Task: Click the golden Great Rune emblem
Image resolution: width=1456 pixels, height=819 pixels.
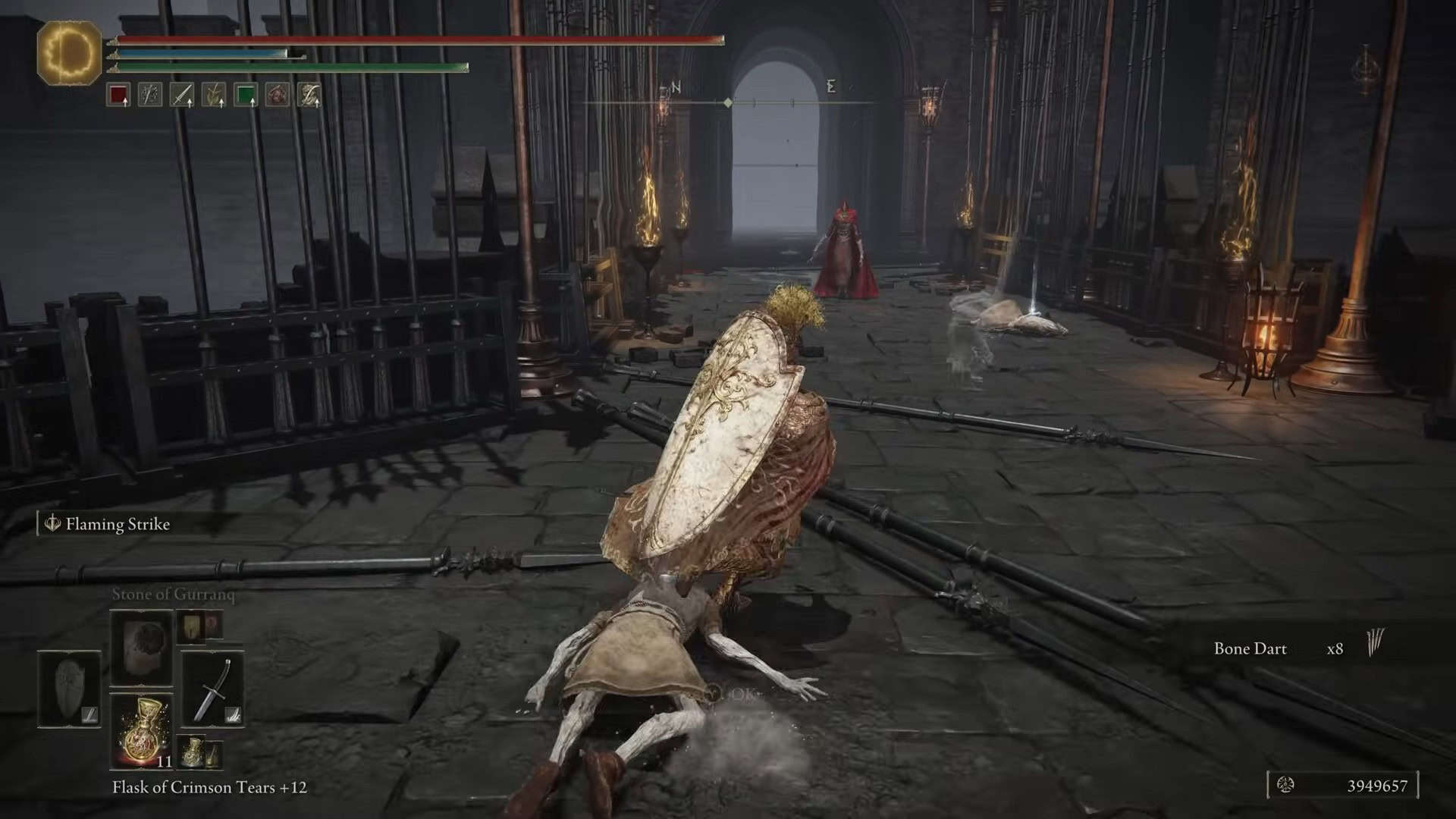Action: point(69,52)
